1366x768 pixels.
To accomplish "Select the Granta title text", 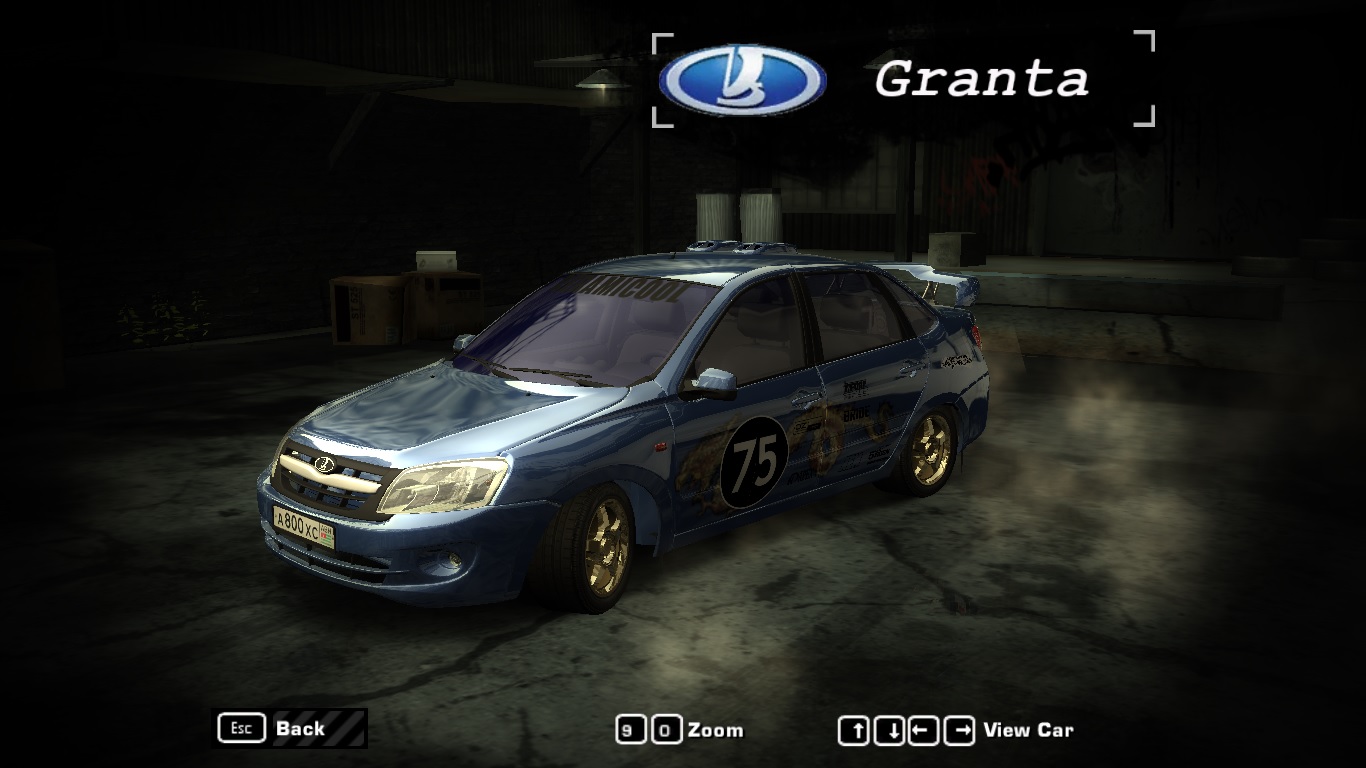I will tap(983, 80).
